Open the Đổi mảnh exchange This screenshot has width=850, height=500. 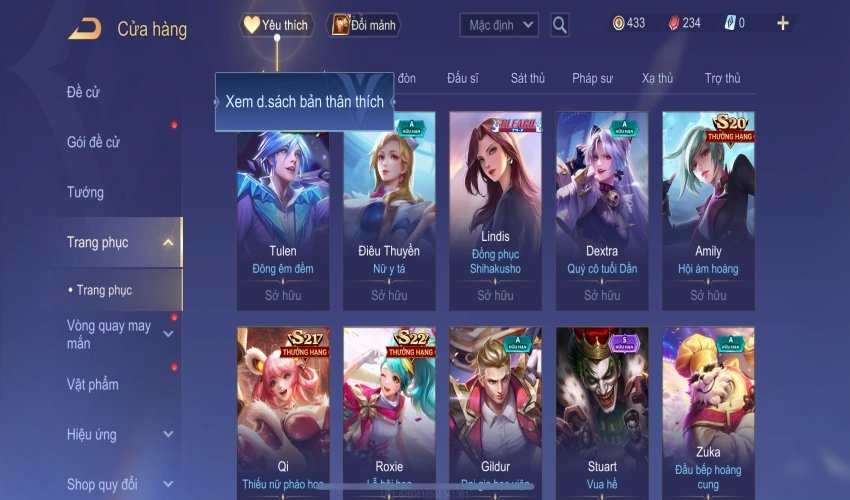[364, 25]
